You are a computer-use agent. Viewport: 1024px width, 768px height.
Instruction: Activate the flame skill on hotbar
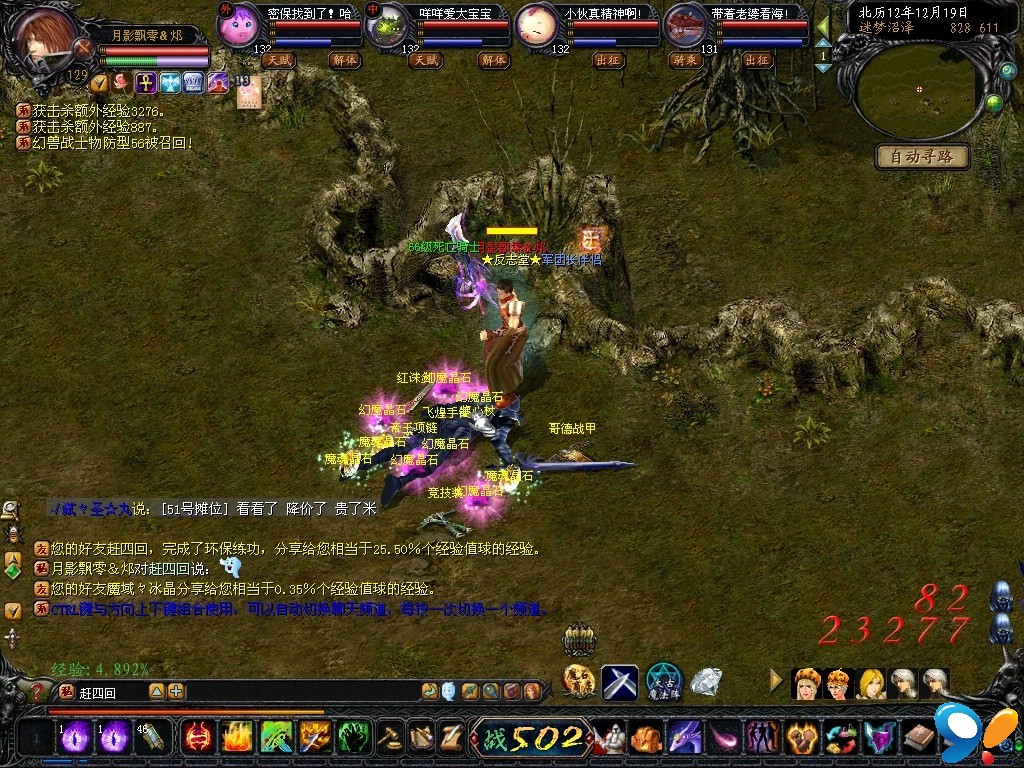[236, 738]
